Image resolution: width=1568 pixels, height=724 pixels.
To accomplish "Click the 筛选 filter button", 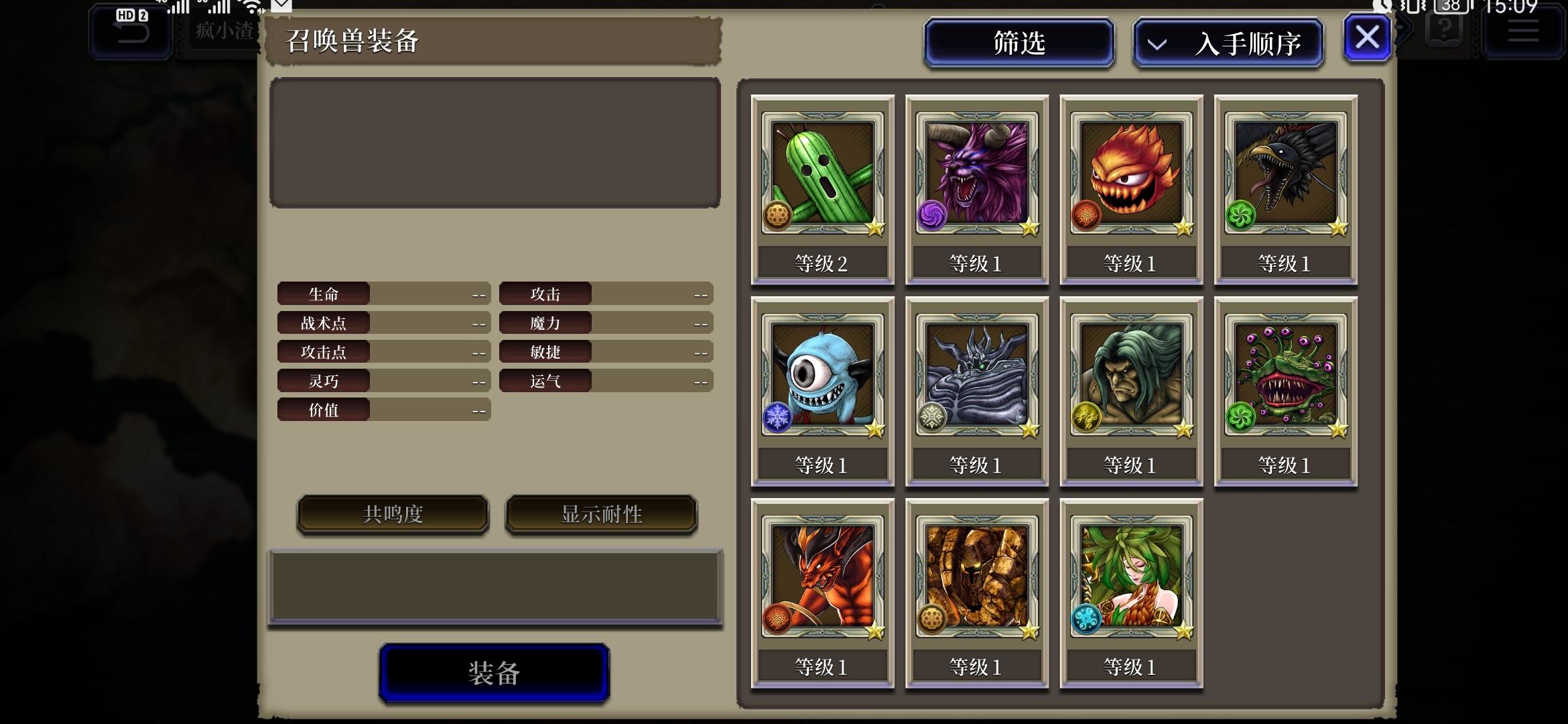I will [1019, 42].
